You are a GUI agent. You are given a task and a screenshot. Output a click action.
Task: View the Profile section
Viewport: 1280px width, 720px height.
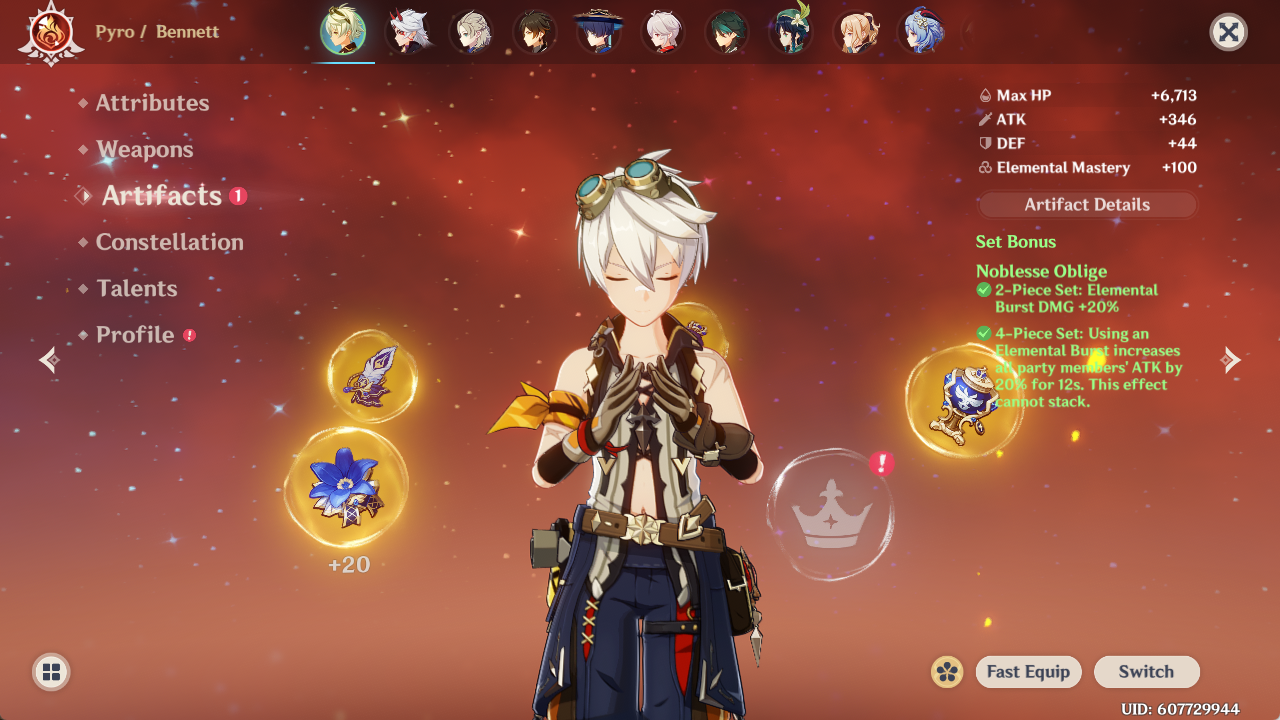tap(135, 335)
